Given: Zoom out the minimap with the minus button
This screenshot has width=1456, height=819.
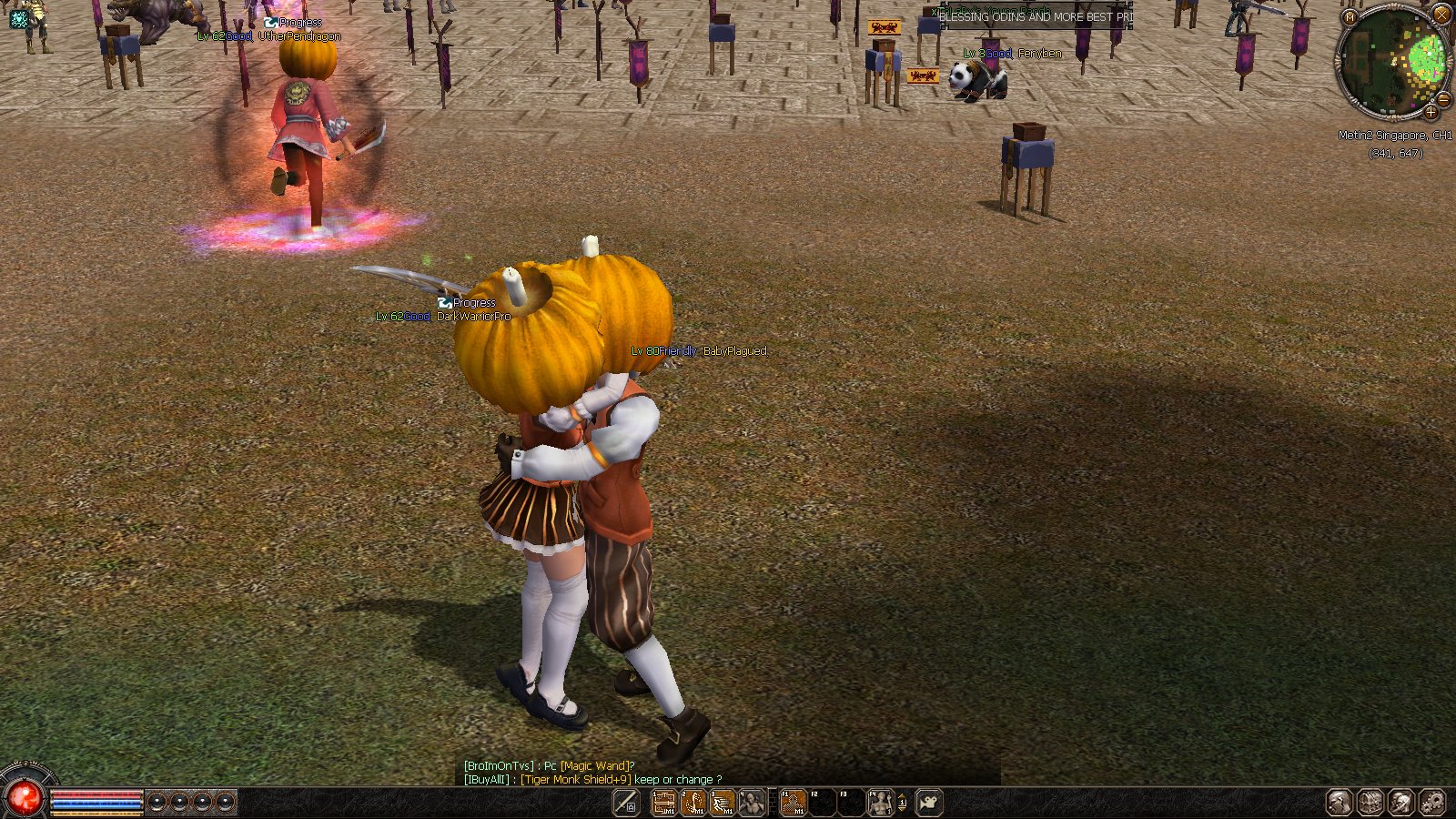Looking at the screenshot, I should point(1442,98).
